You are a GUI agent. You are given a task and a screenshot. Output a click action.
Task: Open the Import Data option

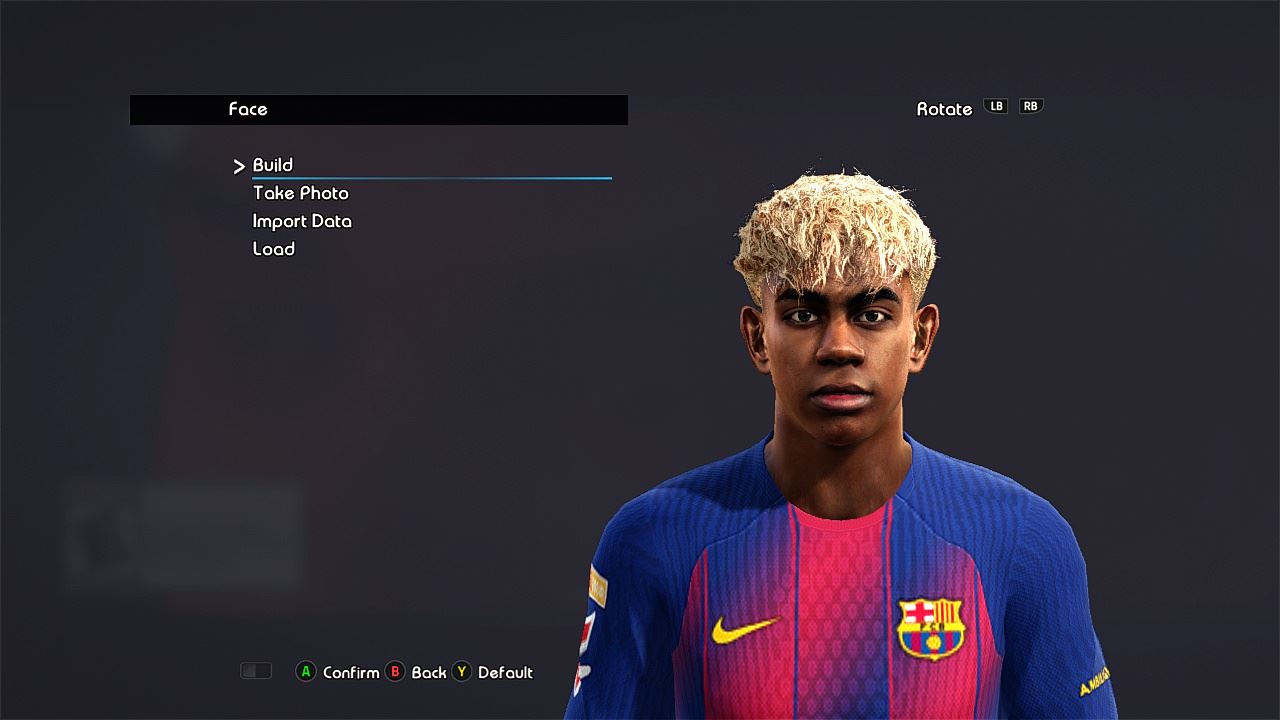[x=302, y=221]
